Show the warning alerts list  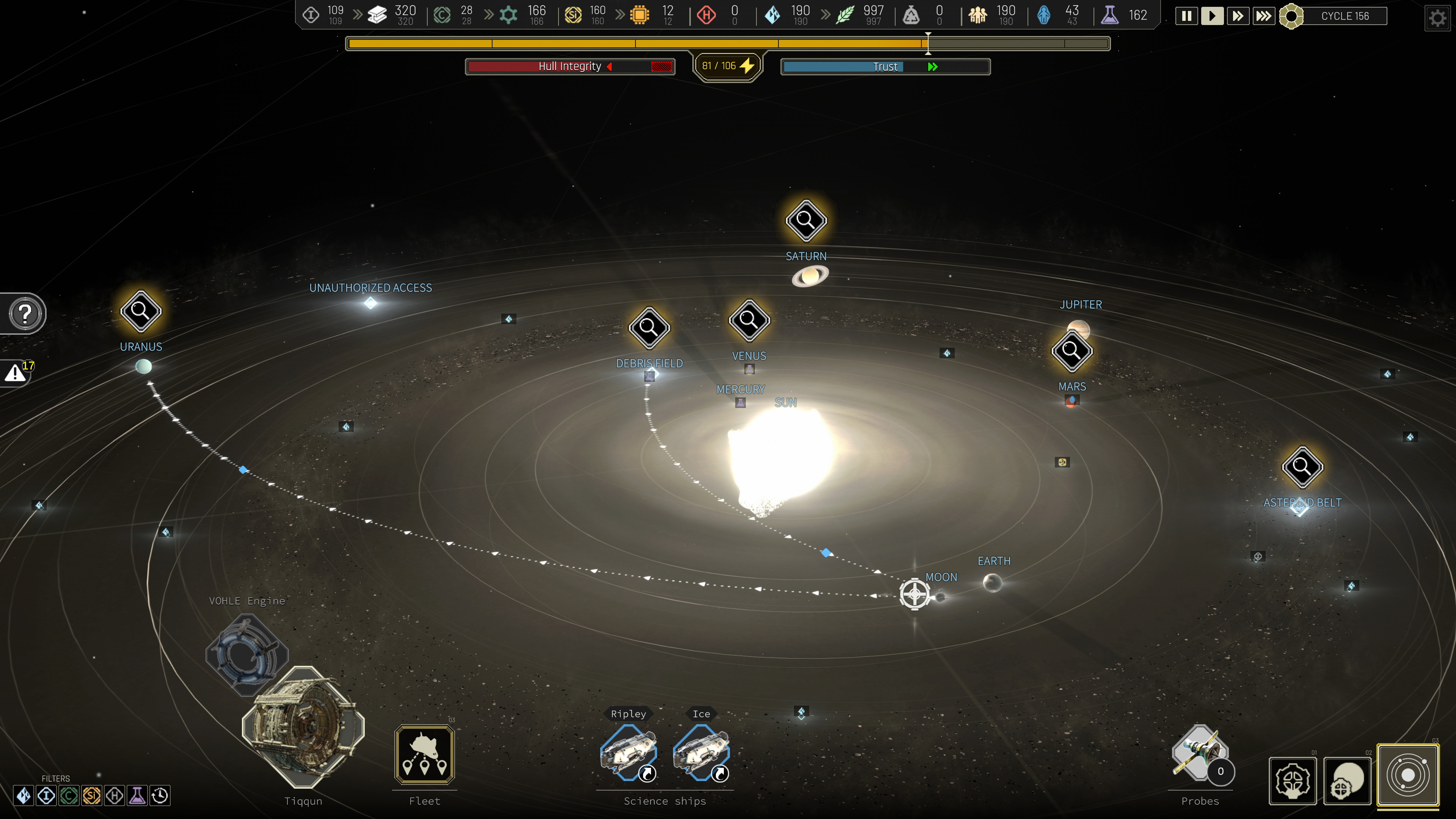[x=16, y=372]
